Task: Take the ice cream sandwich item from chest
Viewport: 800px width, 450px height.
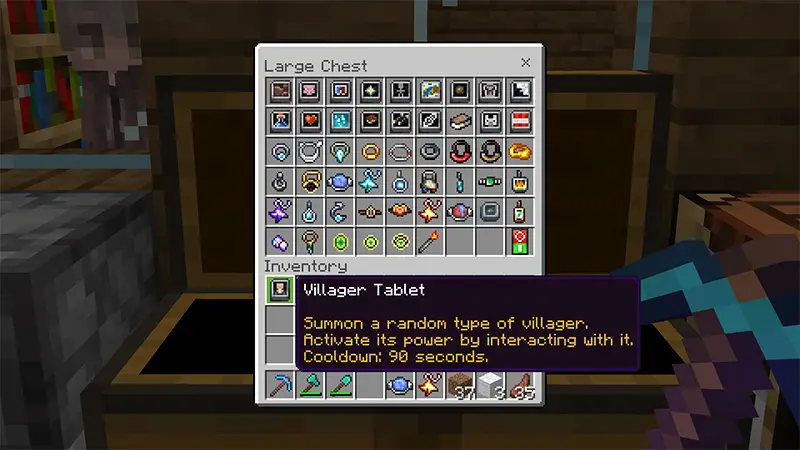Action: pos(462,122)
